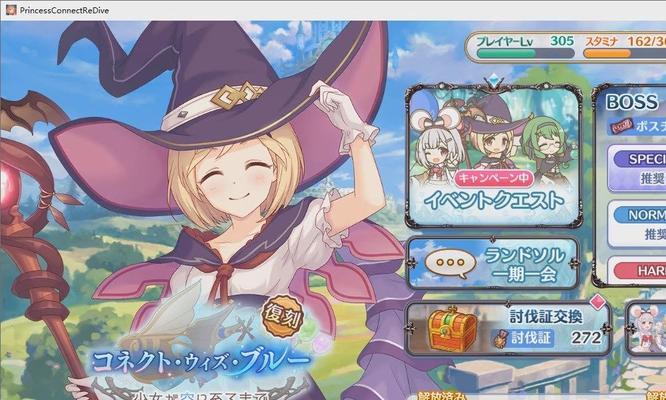Viewport: 666px width, 400px height.
Task: Open 討伐証交換 treasure chest exchange
Action: 508,328
